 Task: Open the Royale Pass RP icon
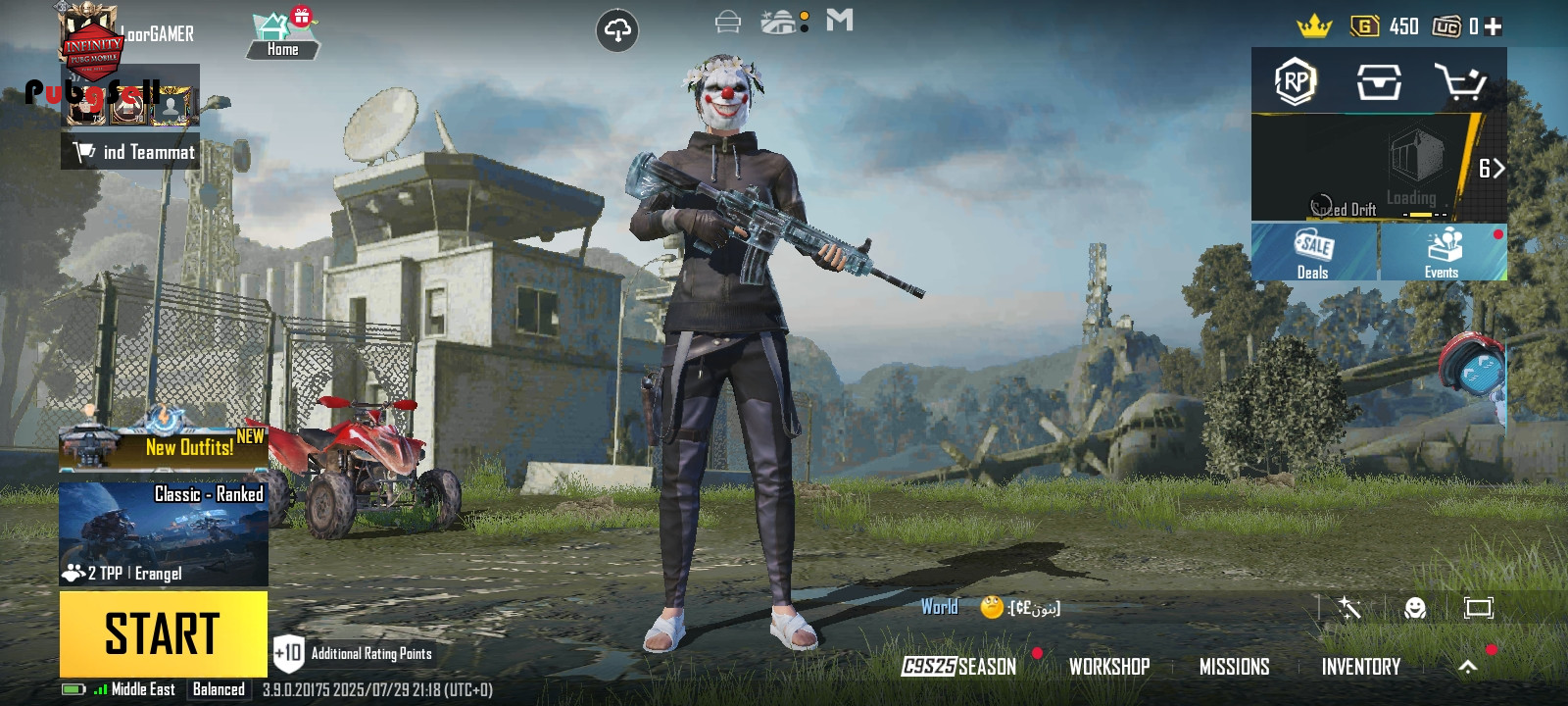tap(1296, 82)
